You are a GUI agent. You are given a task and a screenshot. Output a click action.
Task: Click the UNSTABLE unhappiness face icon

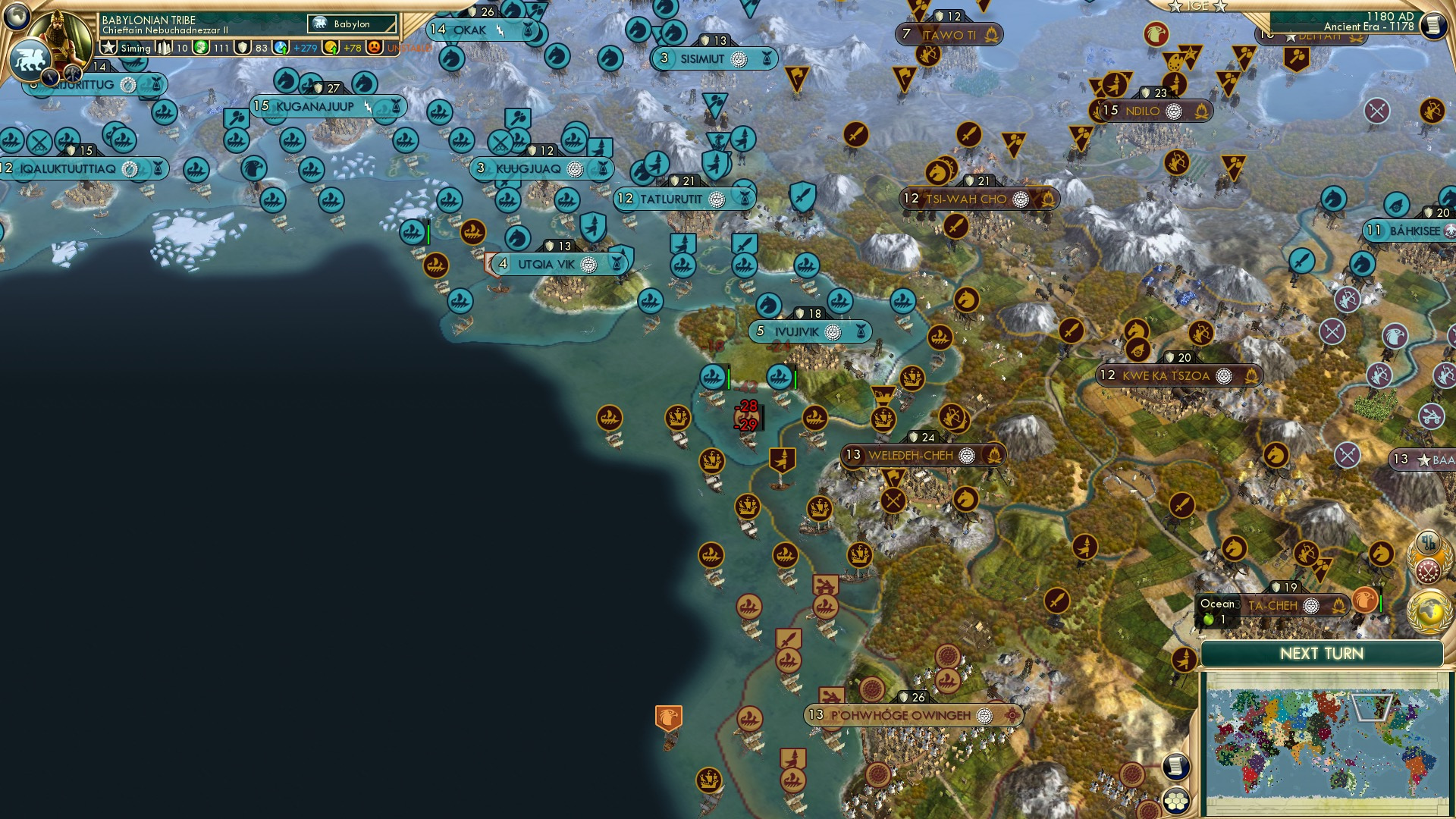tap(373, 48)
